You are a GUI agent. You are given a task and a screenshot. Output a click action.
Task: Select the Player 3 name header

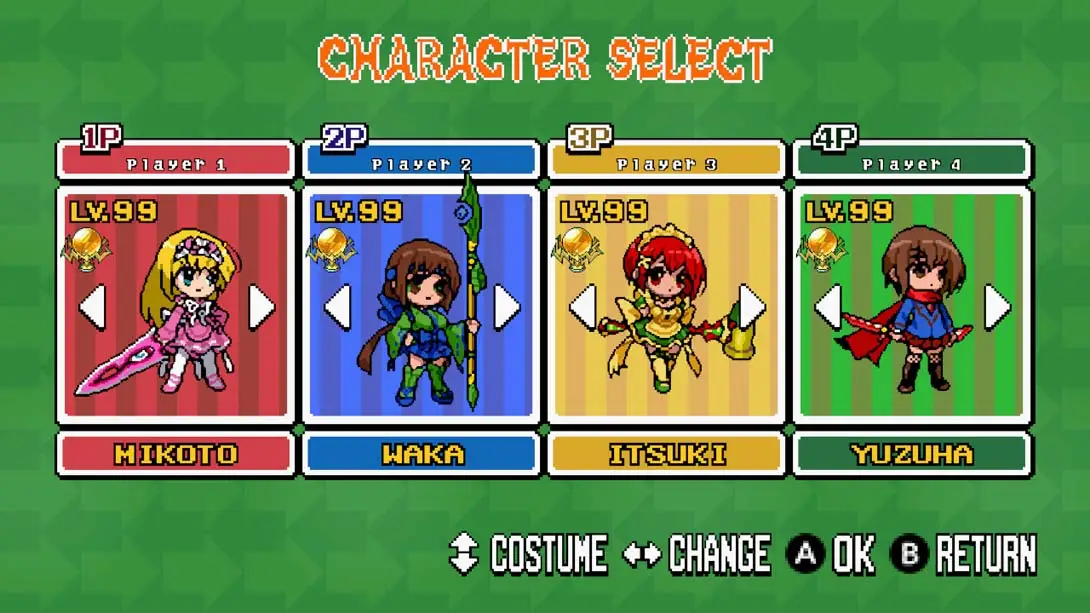pos(666,162)
